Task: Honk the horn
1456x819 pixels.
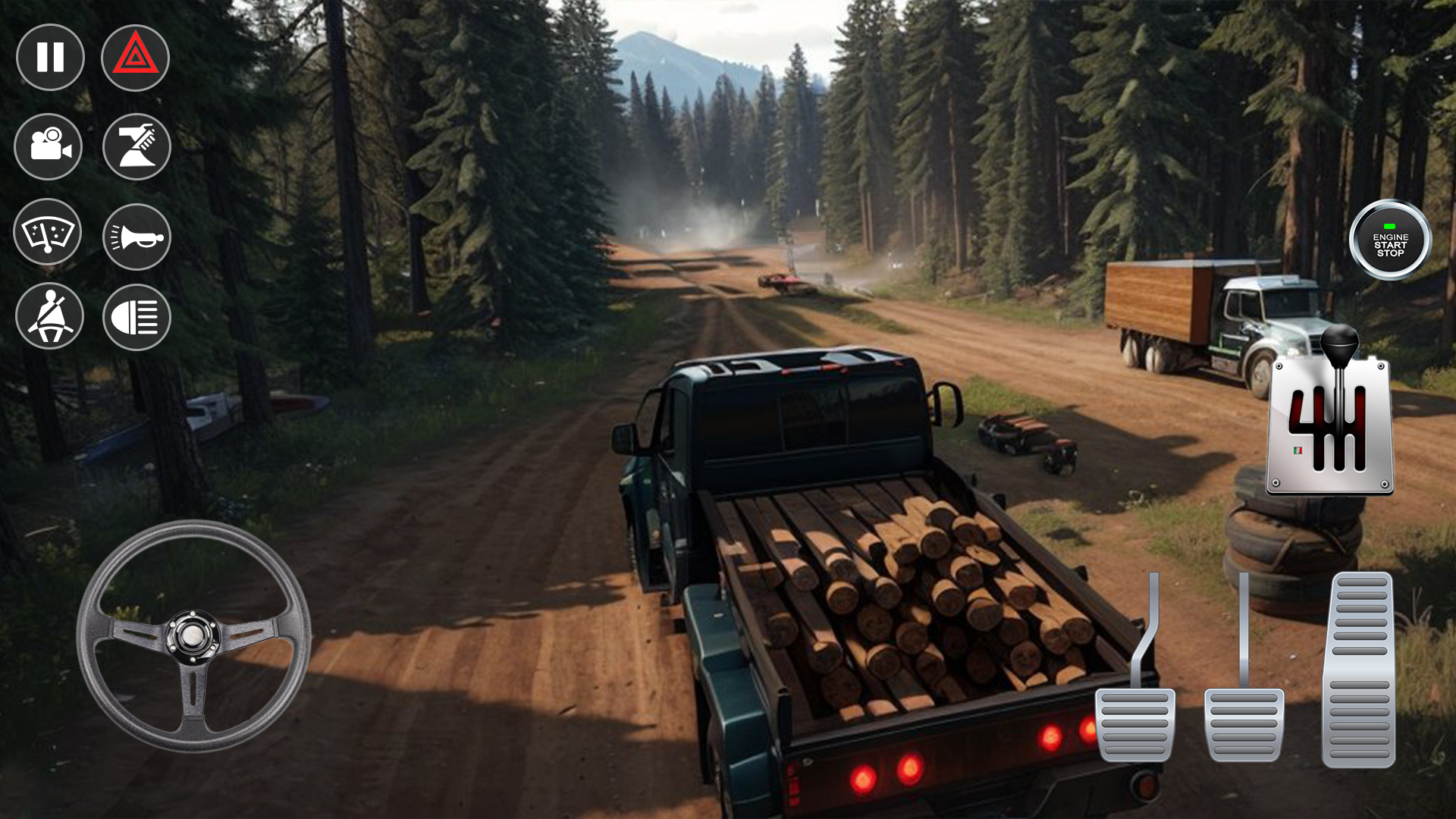Action: (x=136, y=235)
